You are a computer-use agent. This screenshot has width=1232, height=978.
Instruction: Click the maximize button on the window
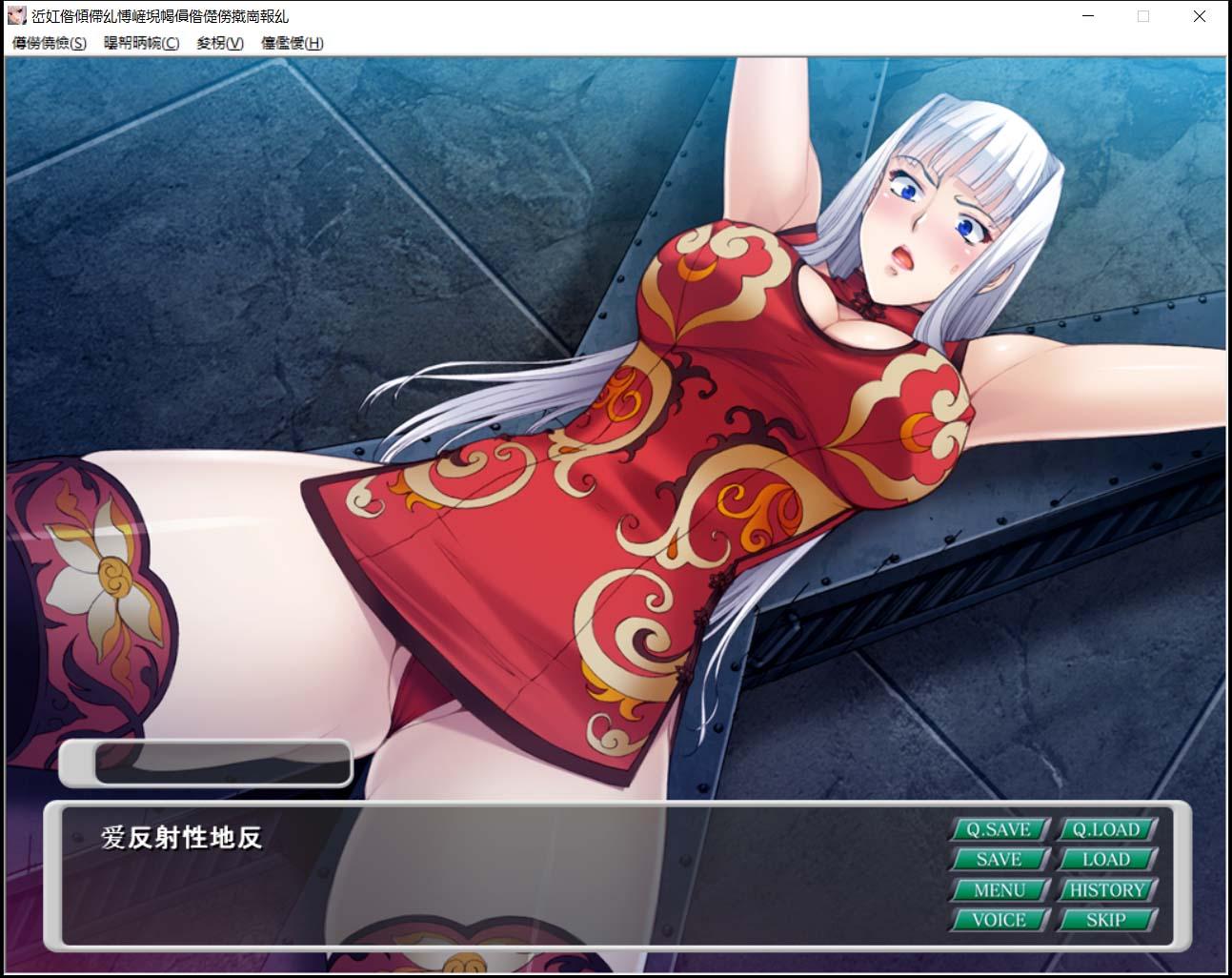click(1142, 16)
